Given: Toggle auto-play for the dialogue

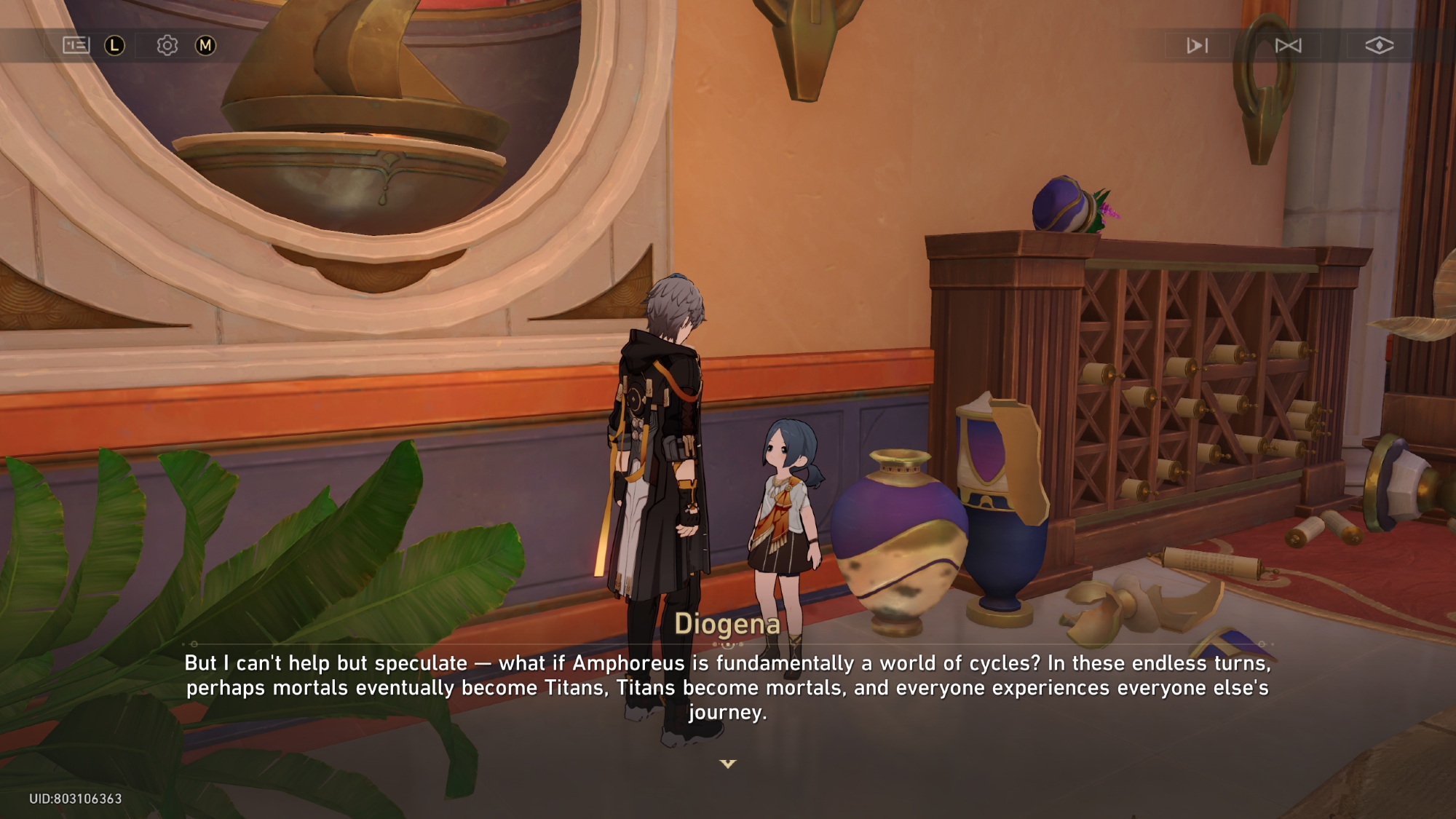Looking at the screenshot, I should coord(1197,45).
